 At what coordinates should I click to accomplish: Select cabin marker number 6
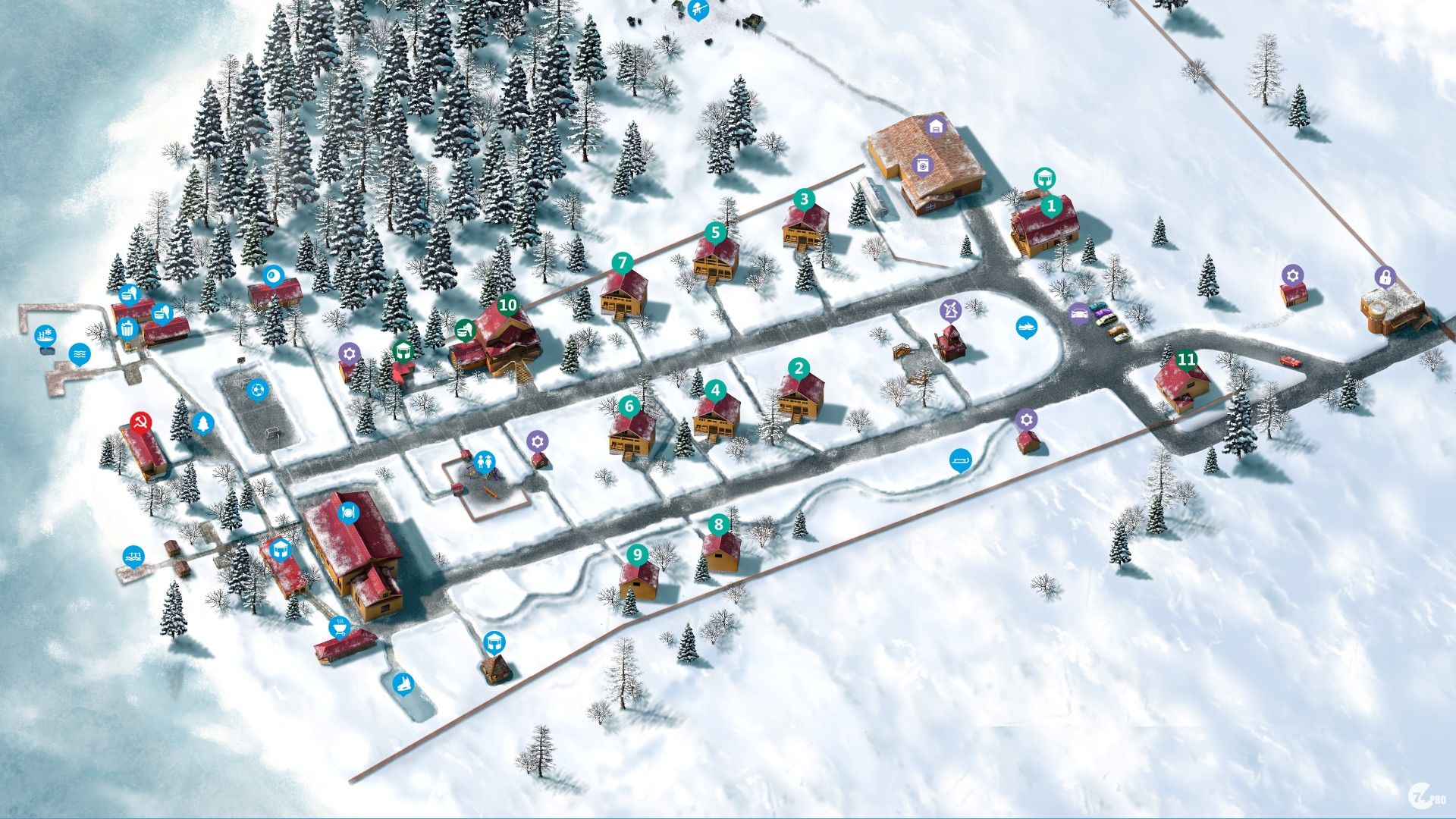click(x=629, y=406)
